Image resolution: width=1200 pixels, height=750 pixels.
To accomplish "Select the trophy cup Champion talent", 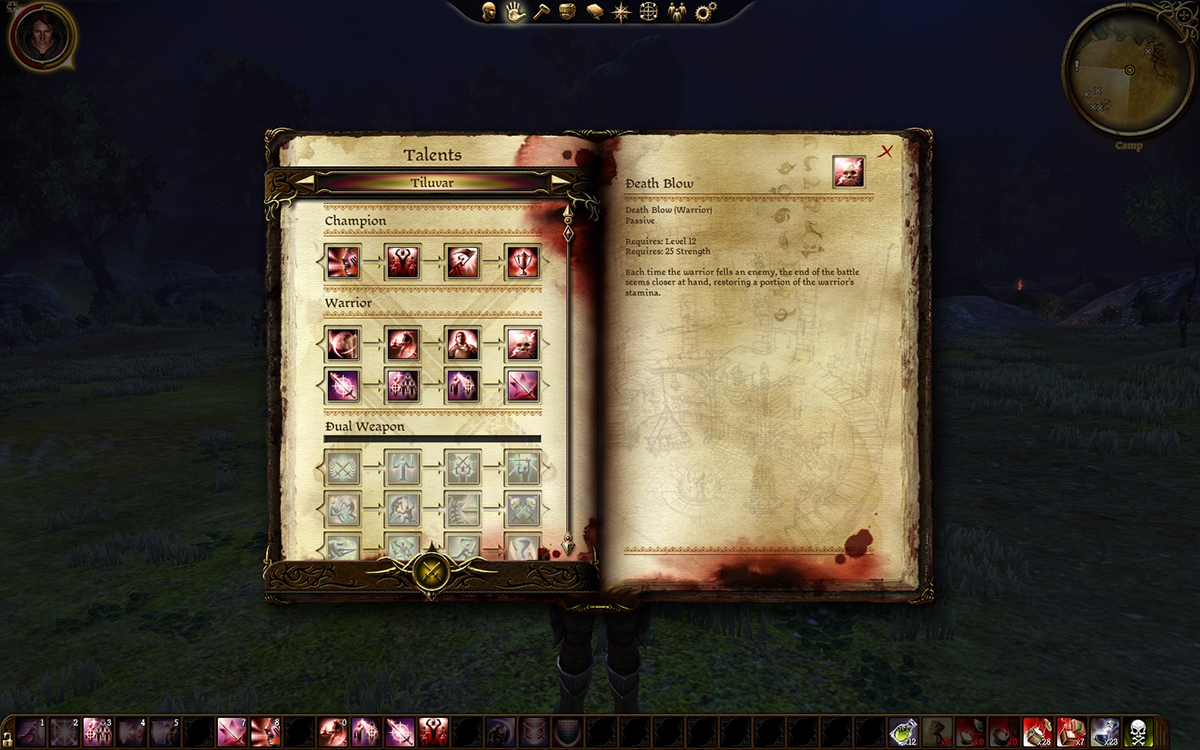I will (521, 261).
